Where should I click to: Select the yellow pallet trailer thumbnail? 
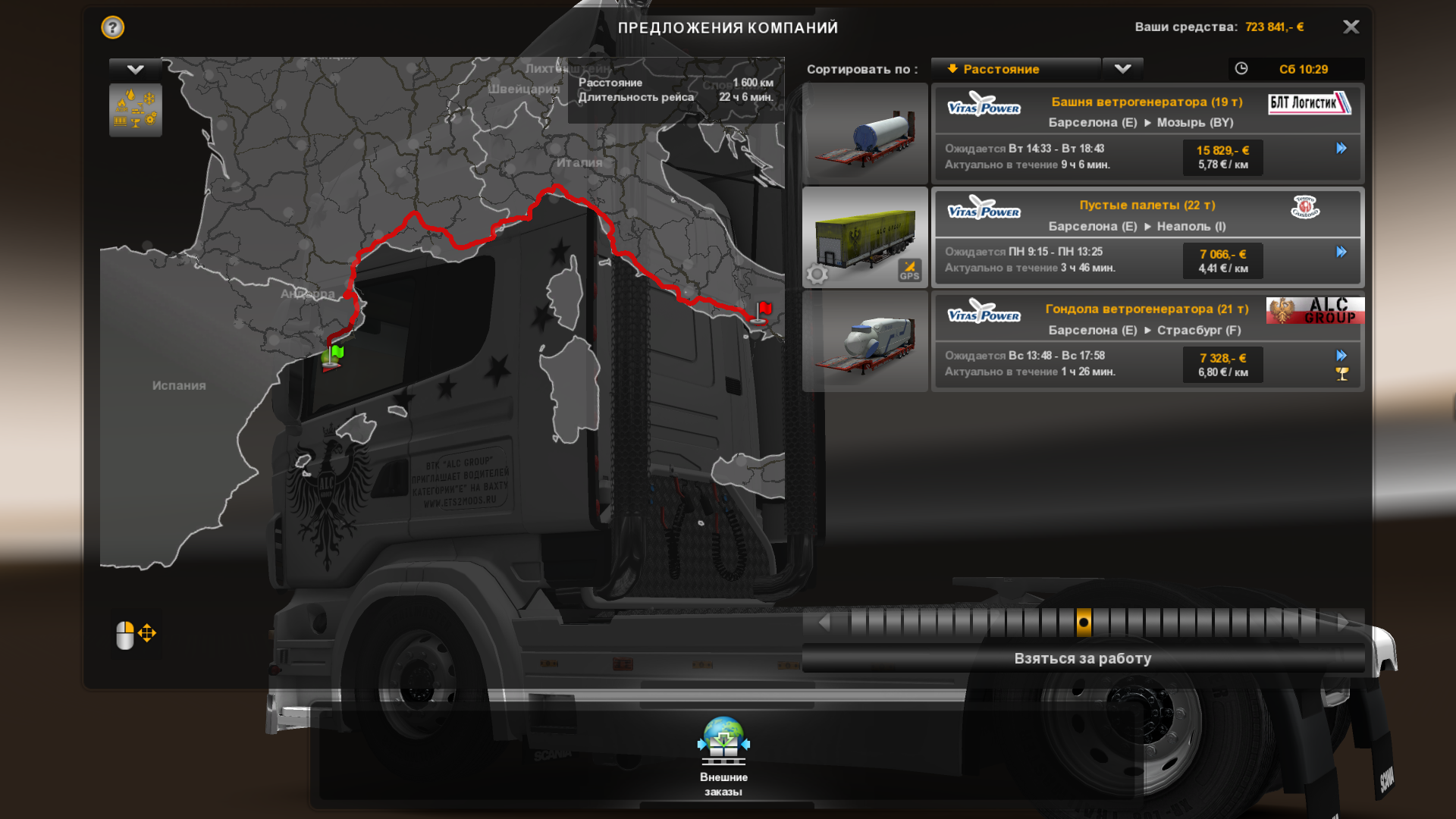point(864,237)
